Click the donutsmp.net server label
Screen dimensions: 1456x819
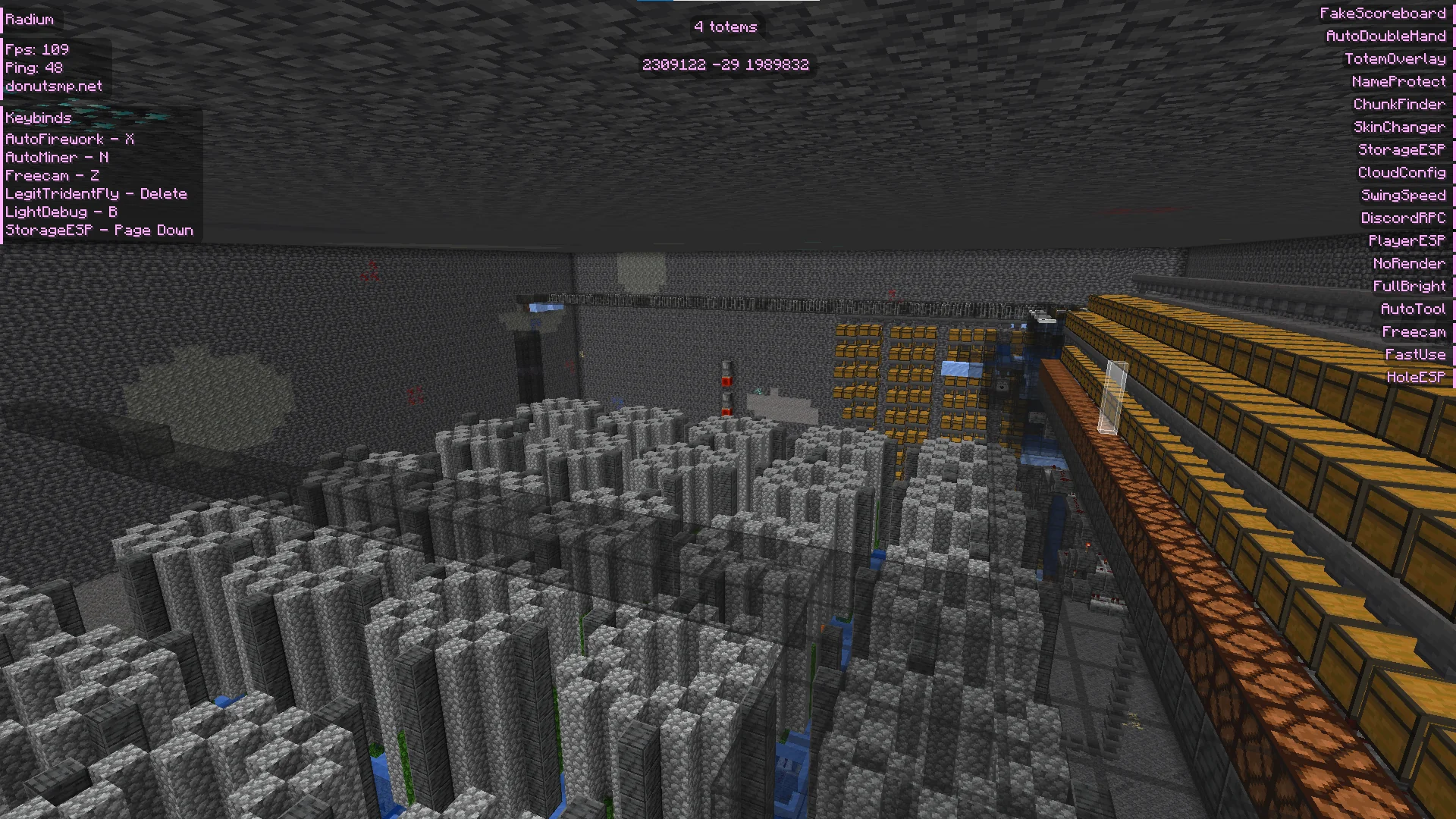[53, 86]
